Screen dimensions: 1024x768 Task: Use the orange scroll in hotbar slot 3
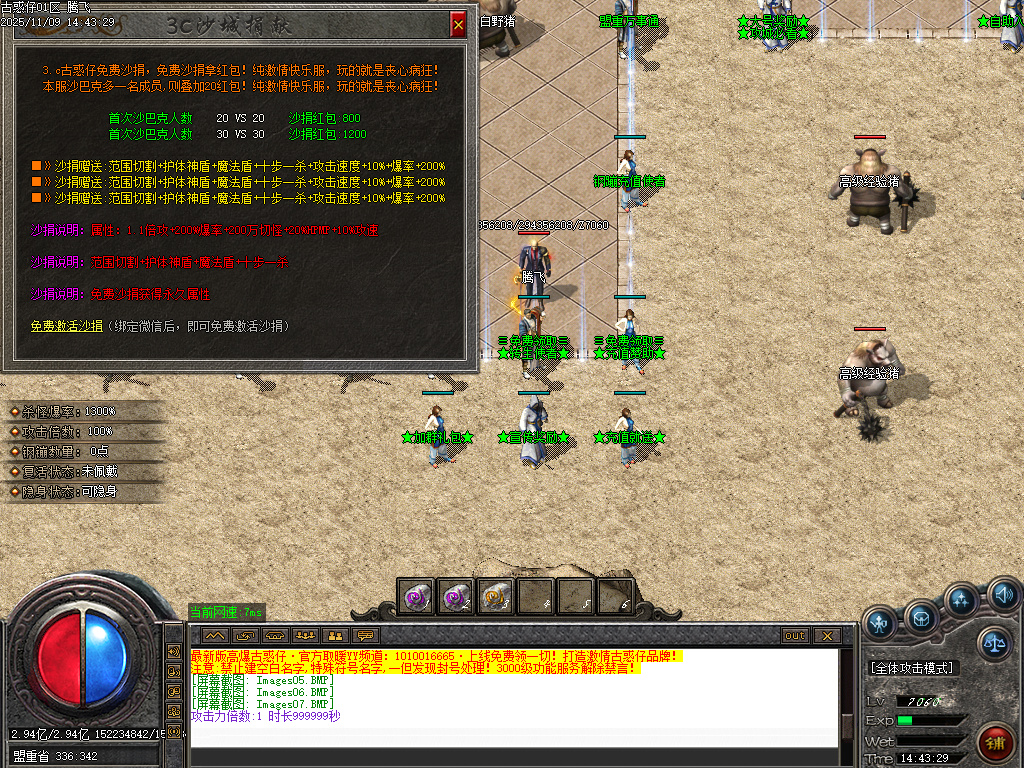495,596
